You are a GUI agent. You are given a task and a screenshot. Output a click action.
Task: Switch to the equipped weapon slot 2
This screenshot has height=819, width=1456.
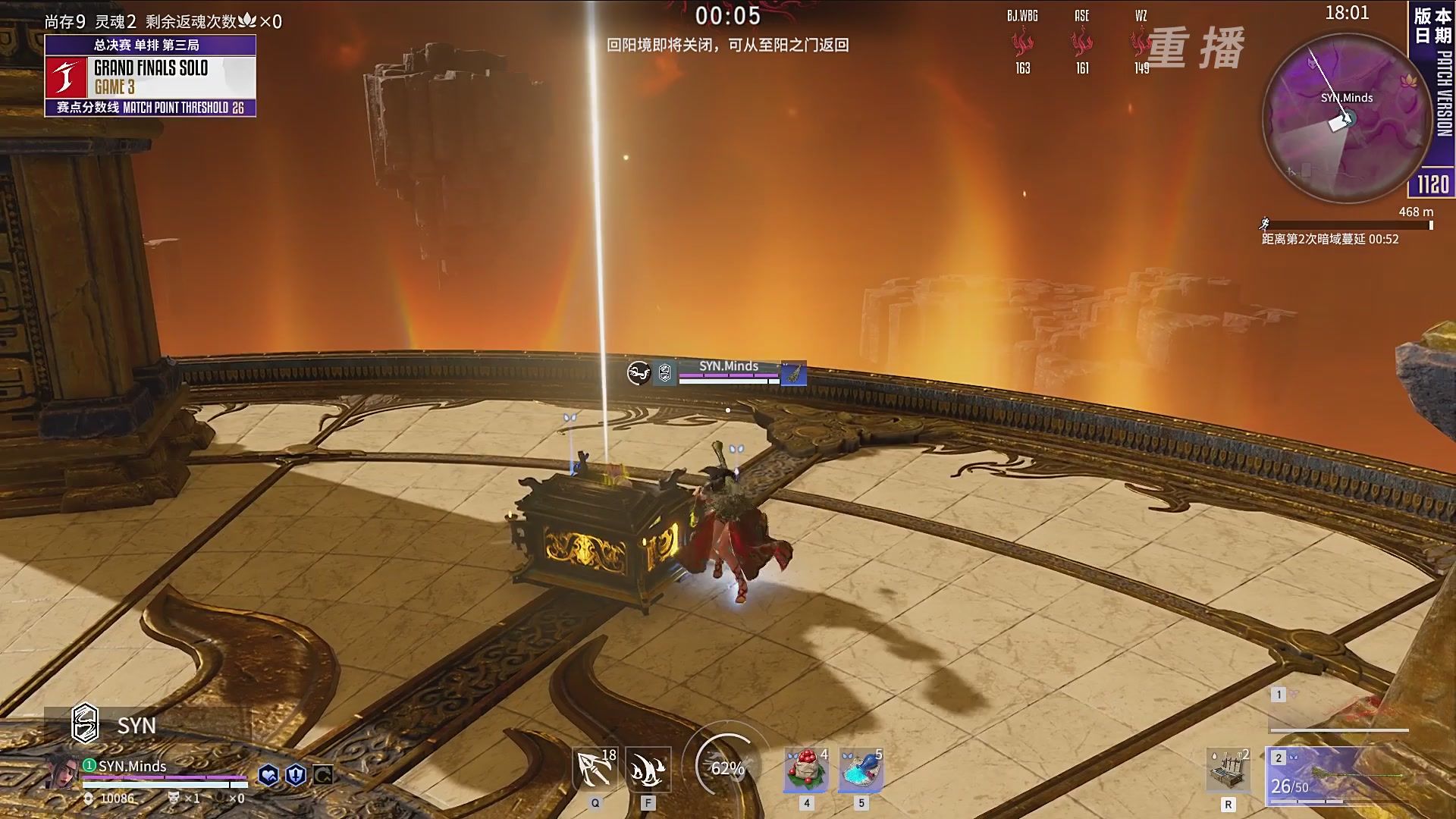point(1336,776)
